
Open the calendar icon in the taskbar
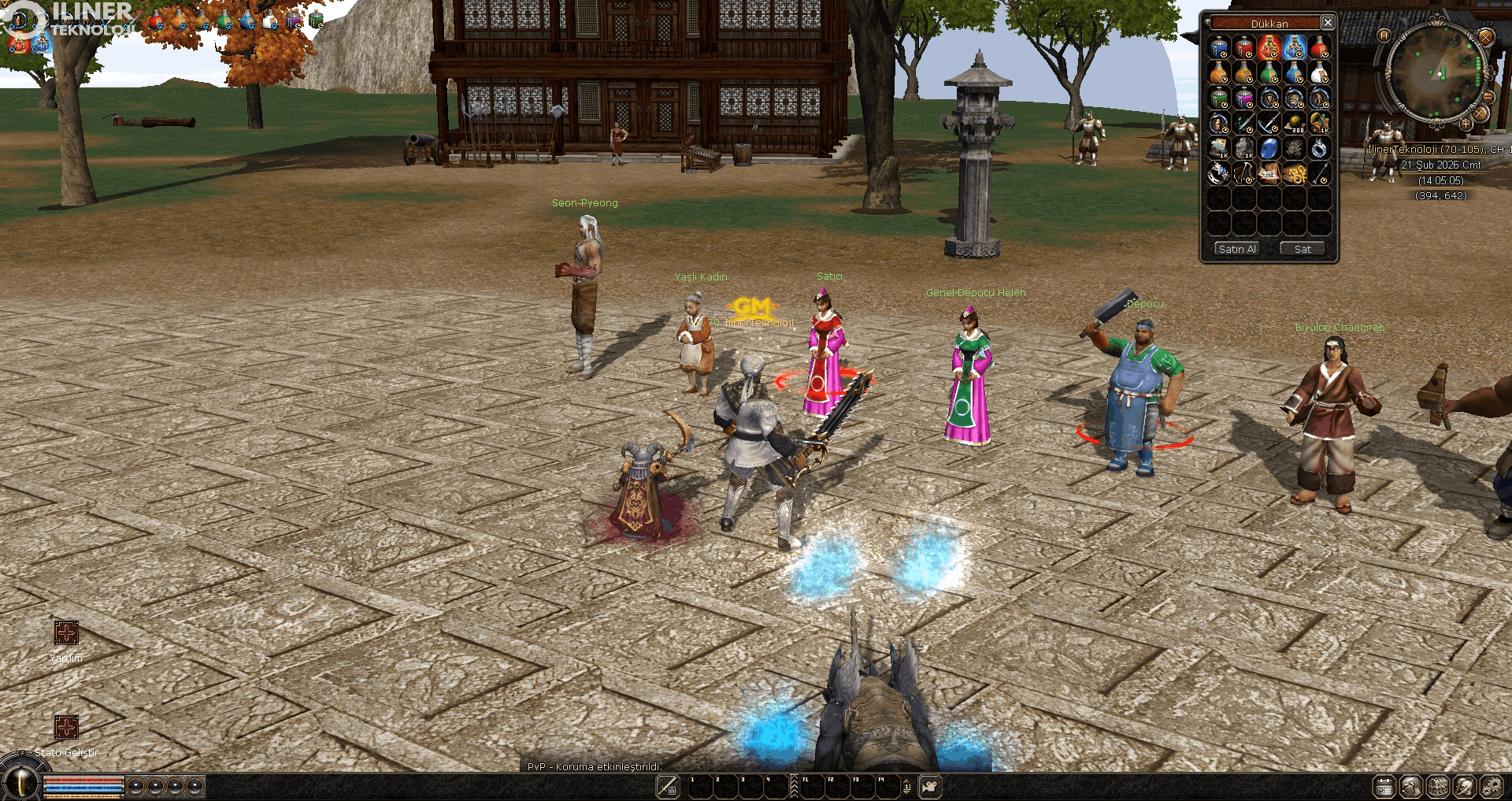[x=1384, y=786]
